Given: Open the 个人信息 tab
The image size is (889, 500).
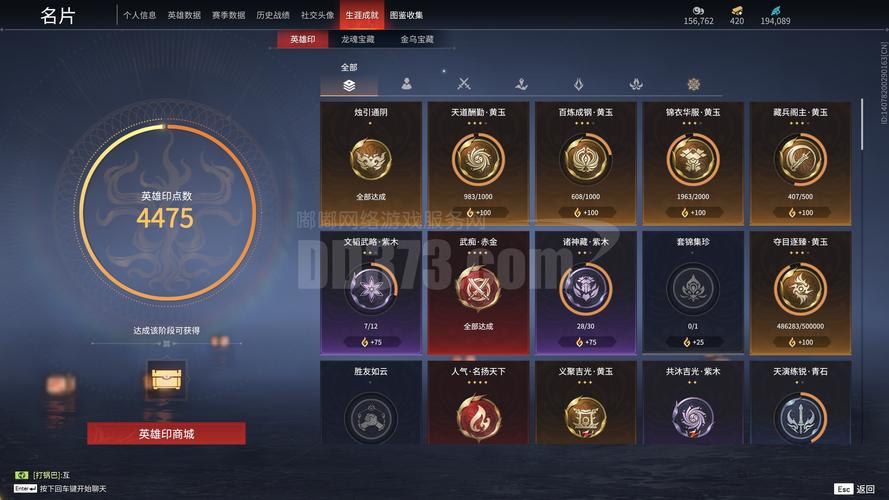Looking at the screenshot, I should point(140,15).
